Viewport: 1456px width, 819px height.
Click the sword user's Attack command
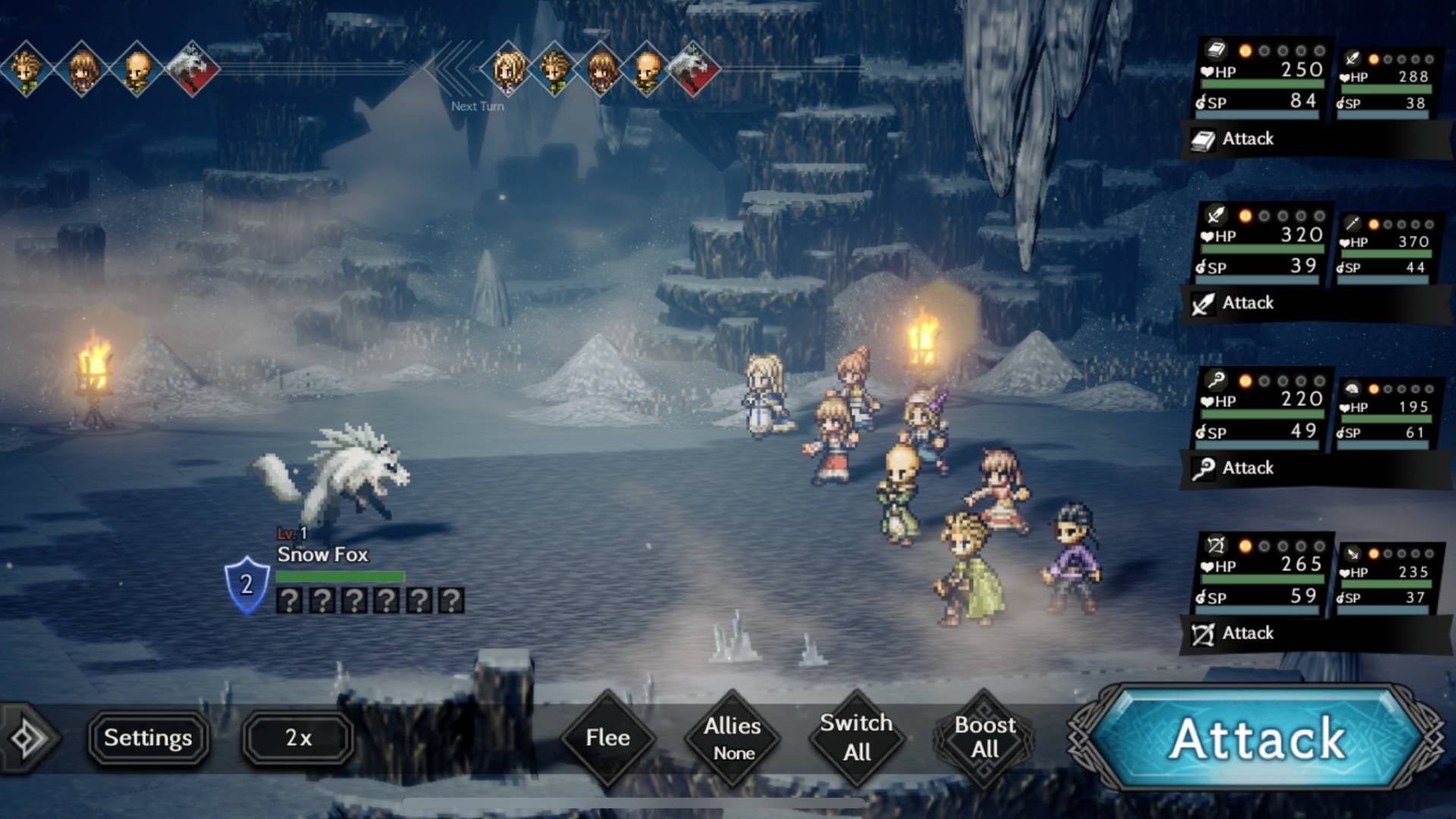tap(1247, 303)
